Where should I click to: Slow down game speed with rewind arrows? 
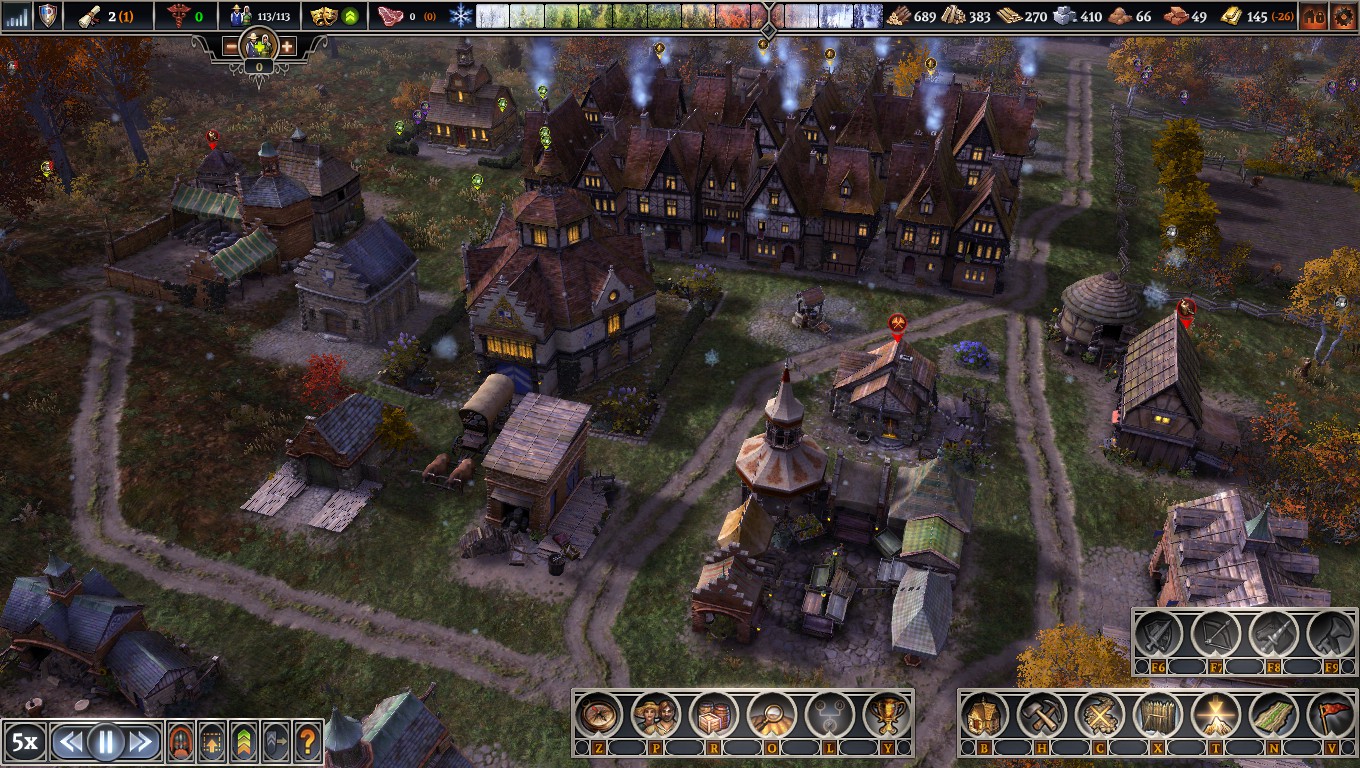tap(69, 741)
